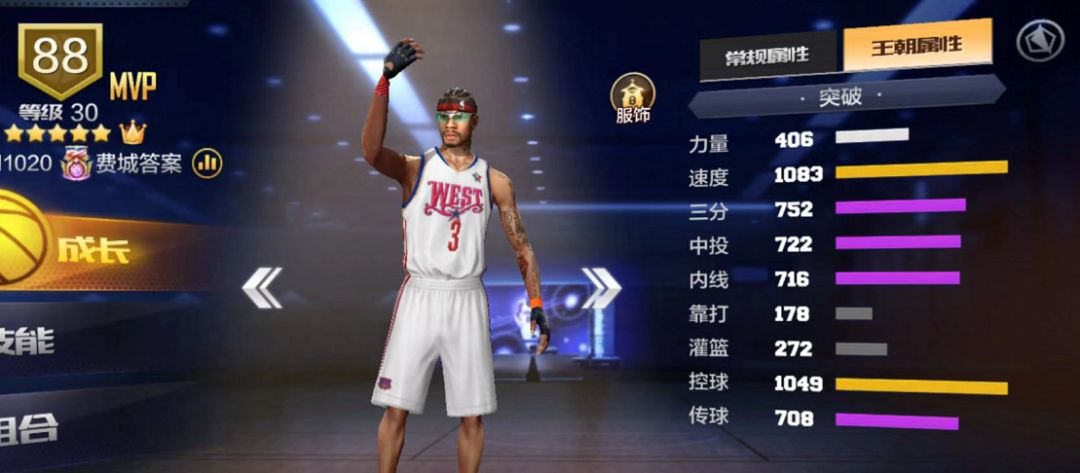Show the previous player with left arrows

coord(262,288)
